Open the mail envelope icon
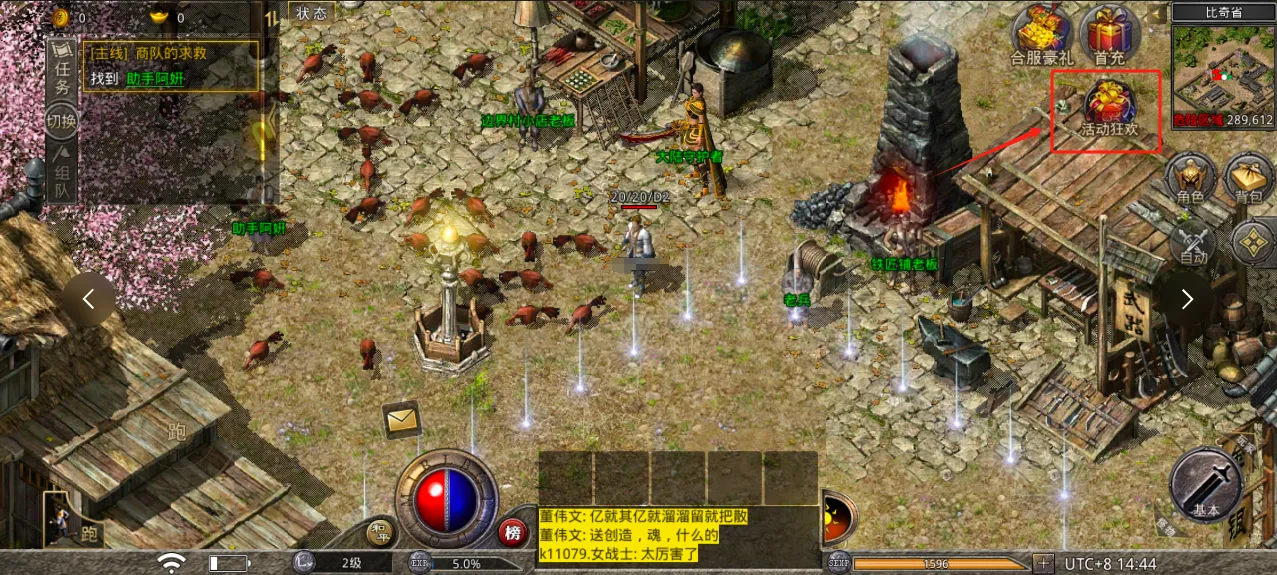 click(401, 420)
